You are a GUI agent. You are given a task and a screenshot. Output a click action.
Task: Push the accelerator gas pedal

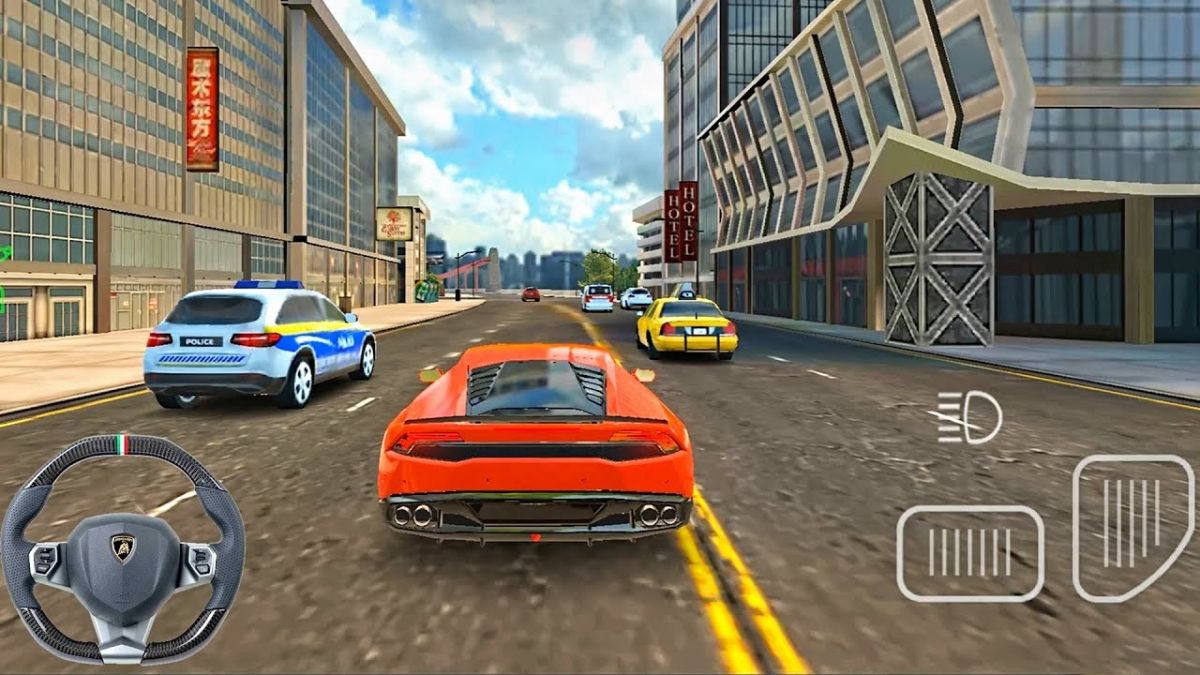point(1132,526)
